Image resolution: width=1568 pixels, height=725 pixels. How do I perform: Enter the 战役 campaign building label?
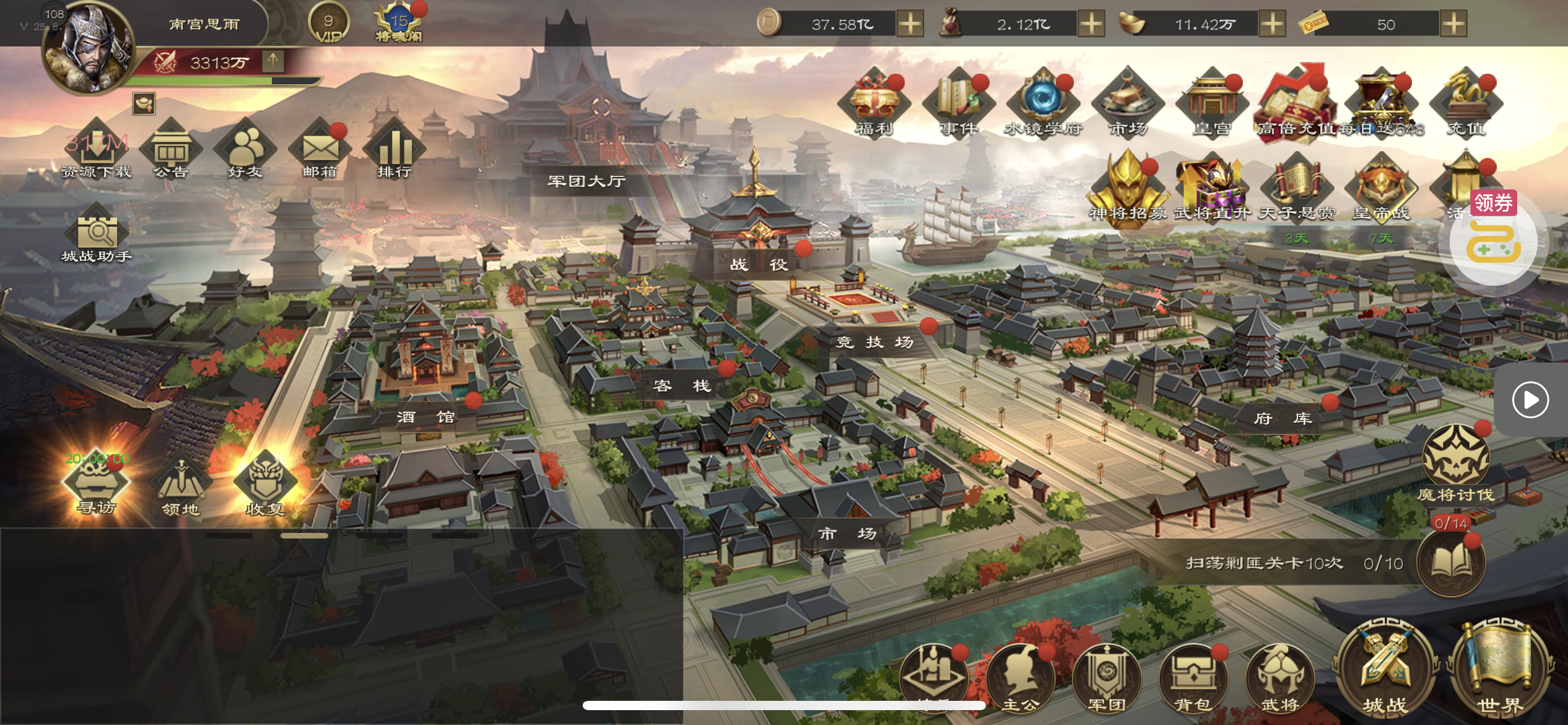click(759, 265)
